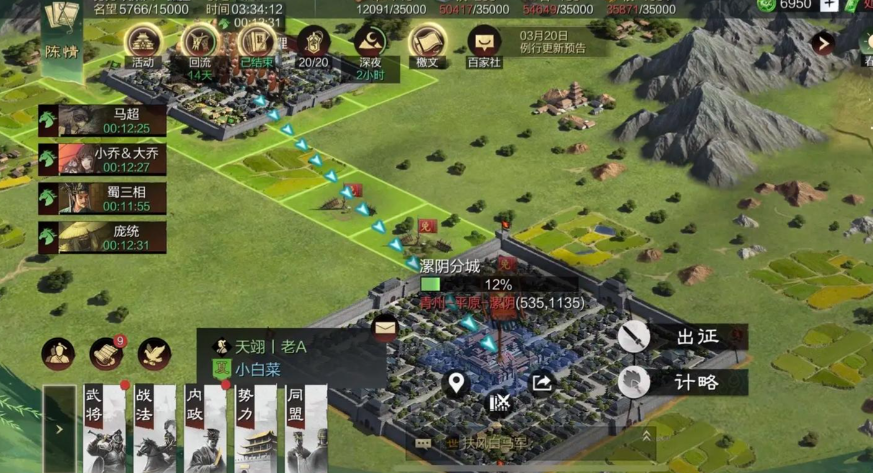Select the 庞统 marching army row
This screenshot has width=873, height=473.
pos(103,237)
